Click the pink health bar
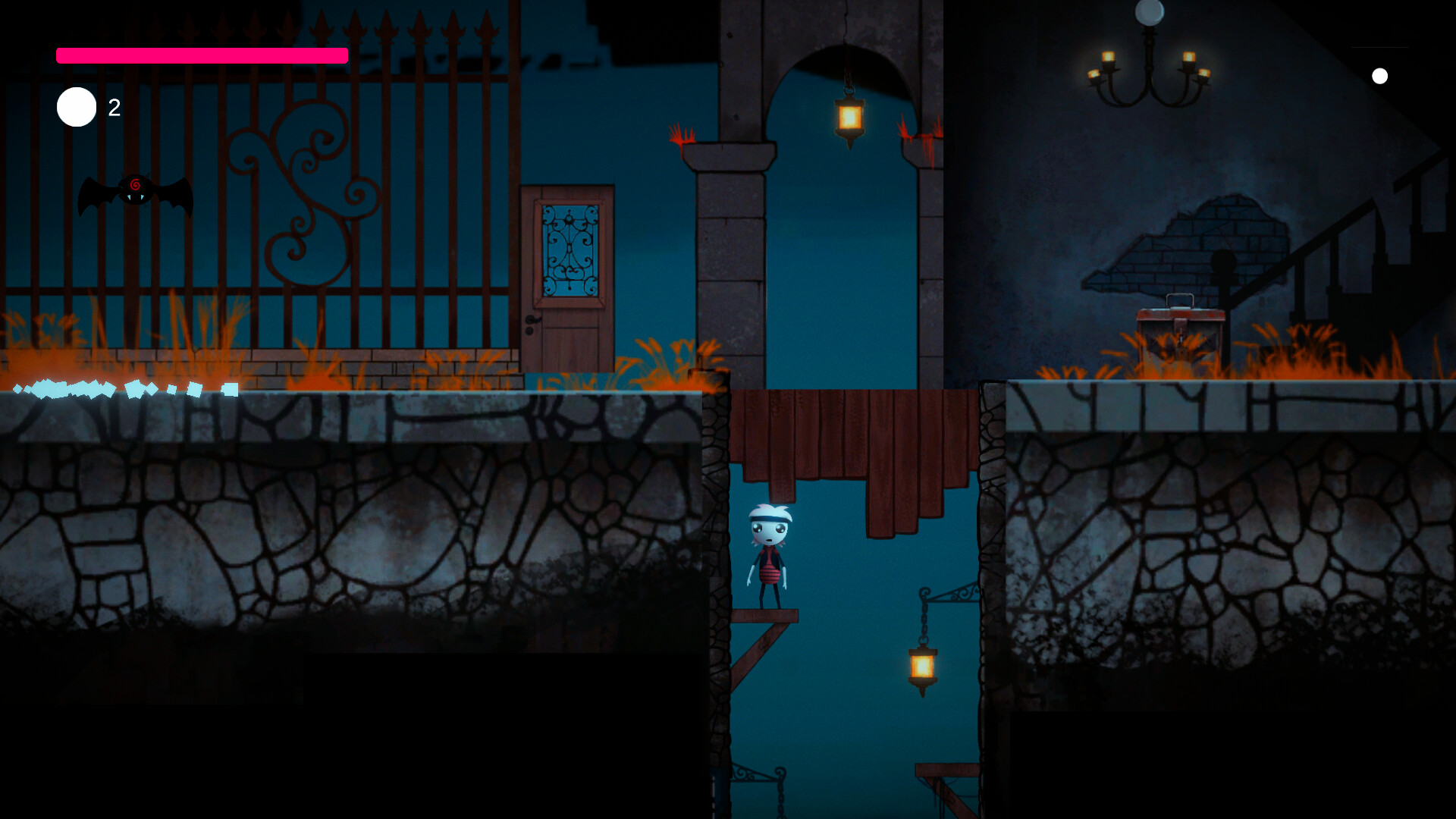 [201, 55]
